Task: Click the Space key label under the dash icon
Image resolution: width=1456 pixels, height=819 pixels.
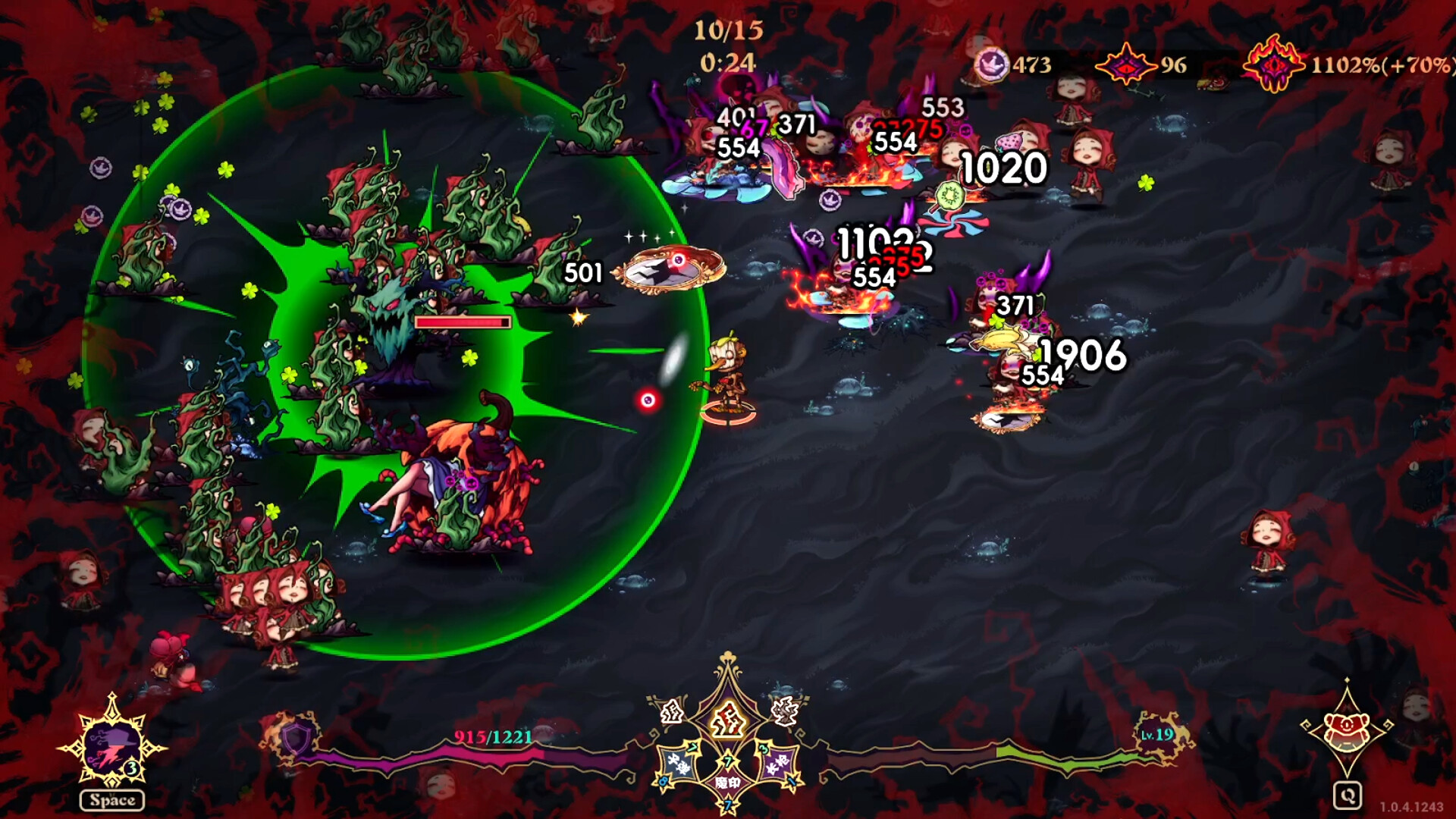Action: coord(112,799)
